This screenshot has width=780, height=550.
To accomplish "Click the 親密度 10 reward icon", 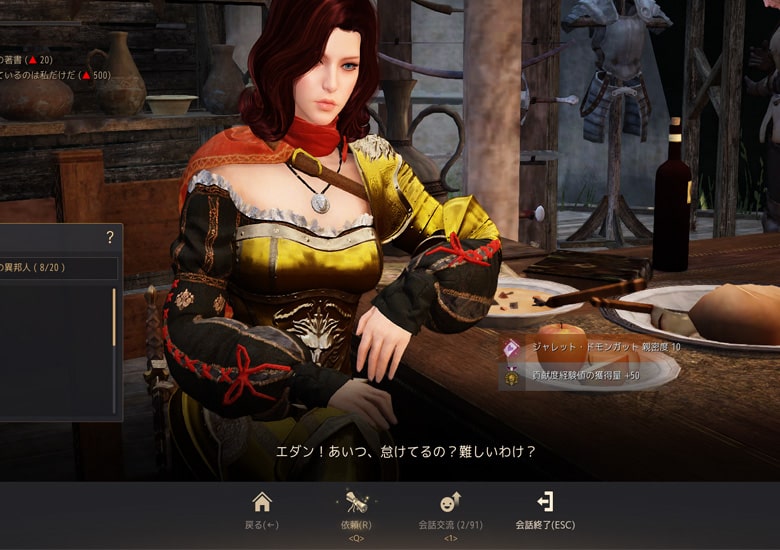I will point(512,348).
